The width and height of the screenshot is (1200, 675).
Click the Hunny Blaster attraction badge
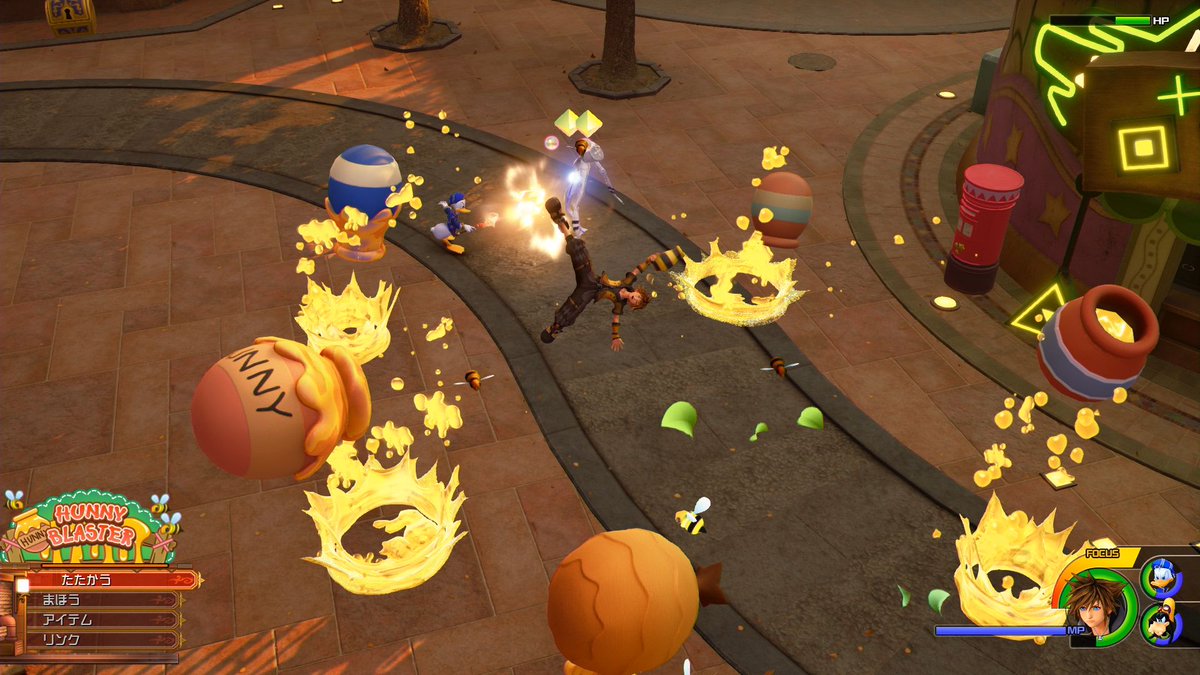tap(92, 529)
